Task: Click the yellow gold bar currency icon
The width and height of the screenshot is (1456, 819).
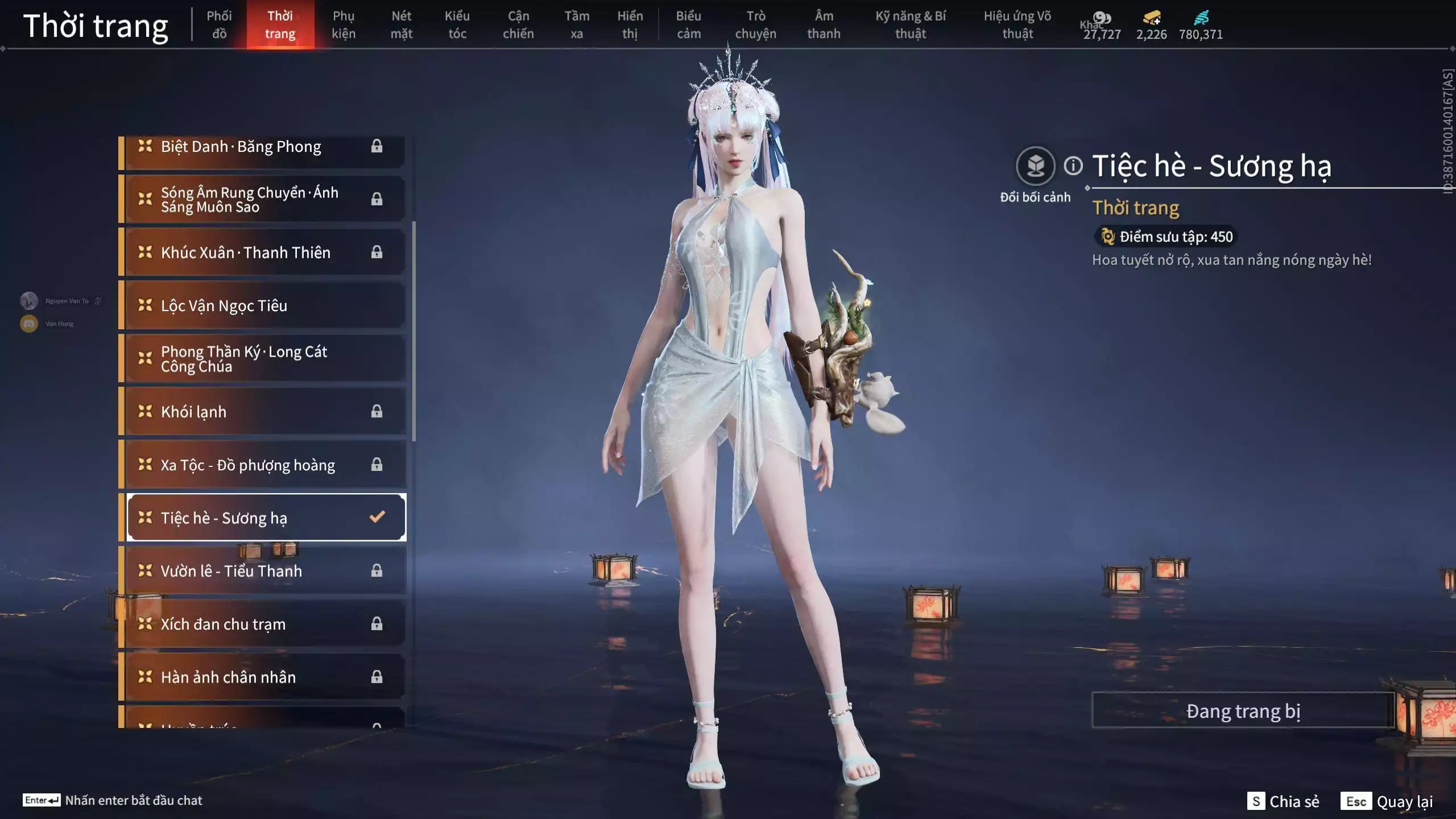Action: pos(1151,17)
